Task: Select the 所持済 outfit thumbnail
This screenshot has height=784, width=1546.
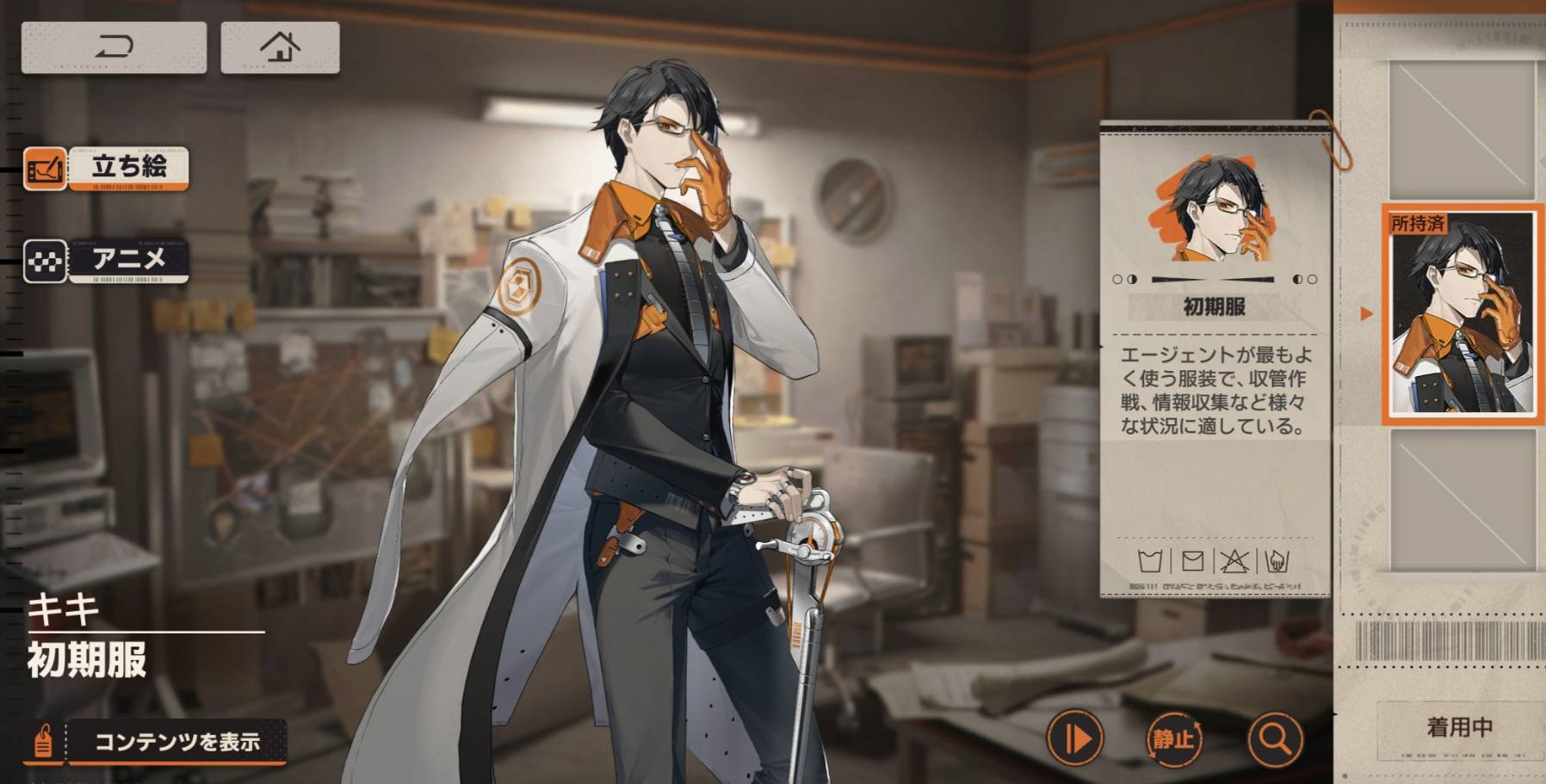Action: coord(1461,314)
